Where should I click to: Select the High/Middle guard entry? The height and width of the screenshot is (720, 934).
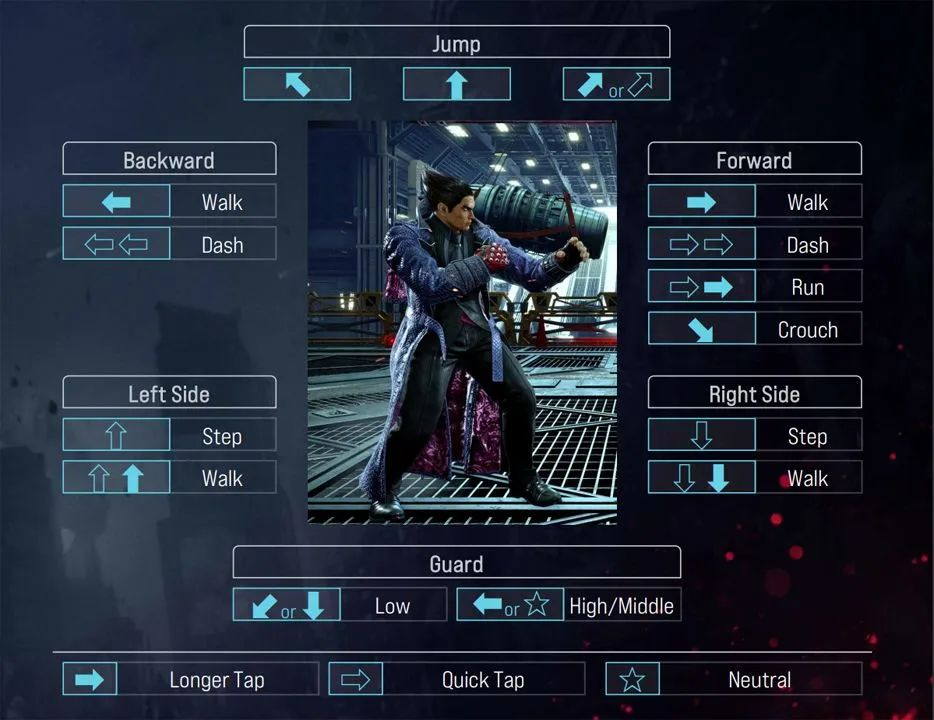(x=568, y=605)
